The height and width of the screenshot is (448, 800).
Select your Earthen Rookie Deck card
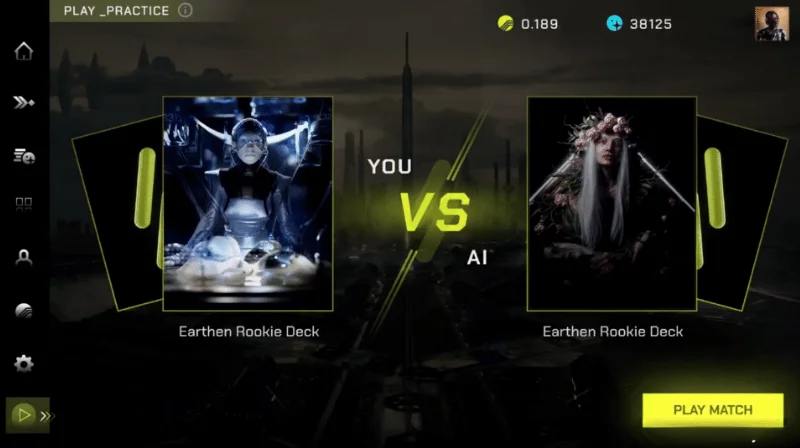coord(247,203)
